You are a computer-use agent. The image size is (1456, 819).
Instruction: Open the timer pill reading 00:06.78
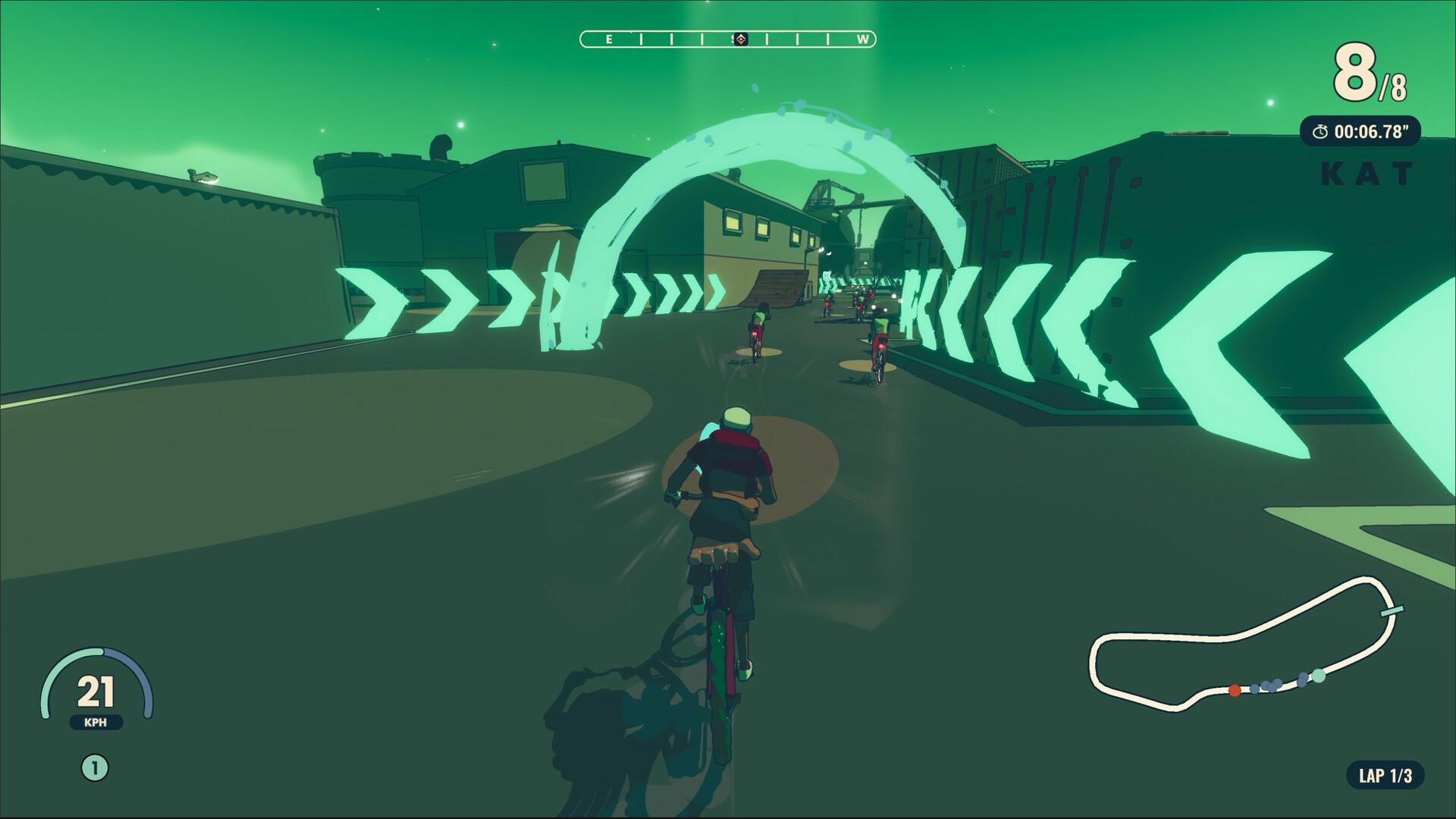click(x=1361, y=130)
